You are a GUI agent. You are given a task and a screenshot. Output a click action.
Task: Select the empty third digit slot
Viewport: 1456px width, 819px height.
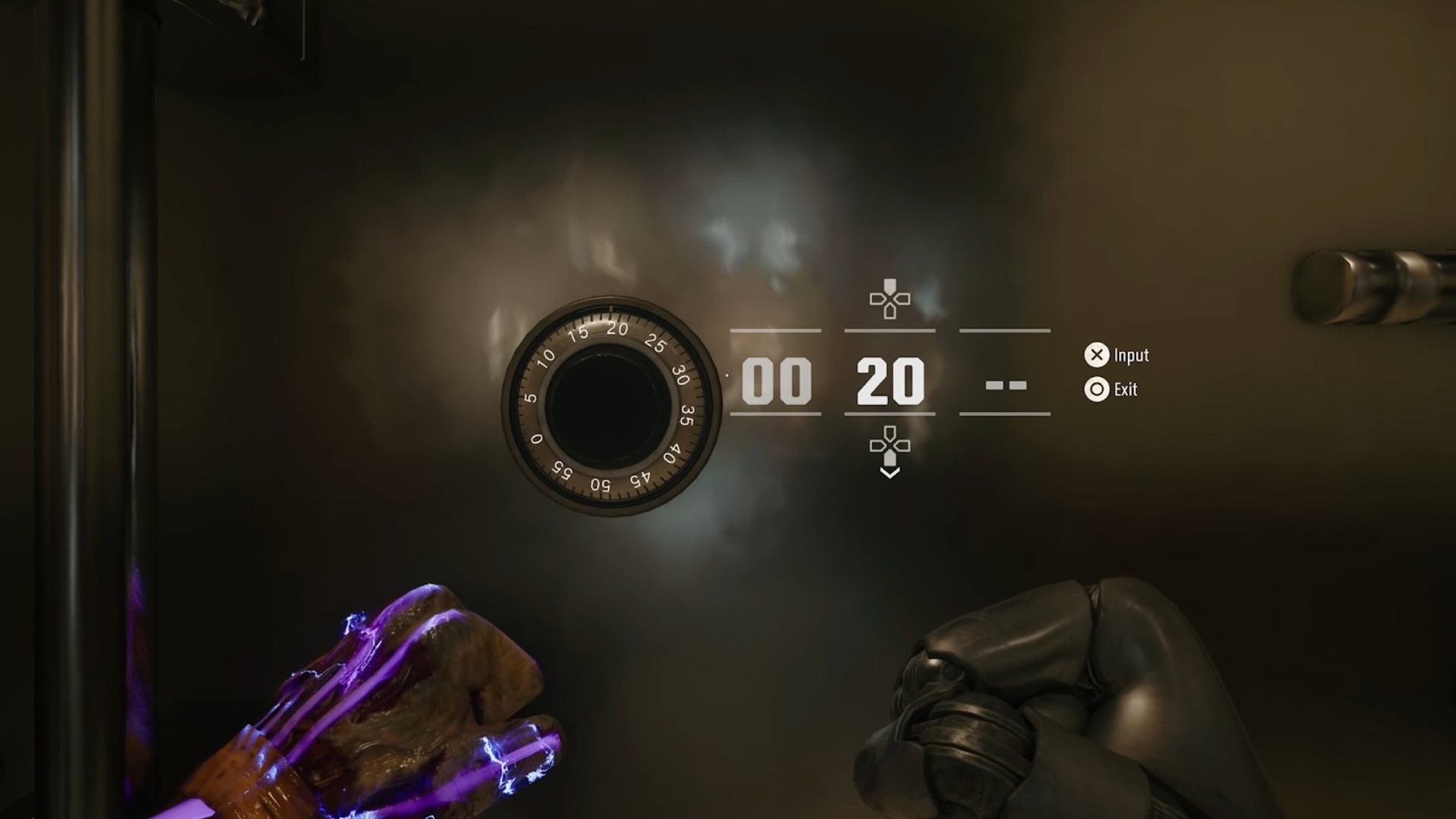(x=1005, y=385)
